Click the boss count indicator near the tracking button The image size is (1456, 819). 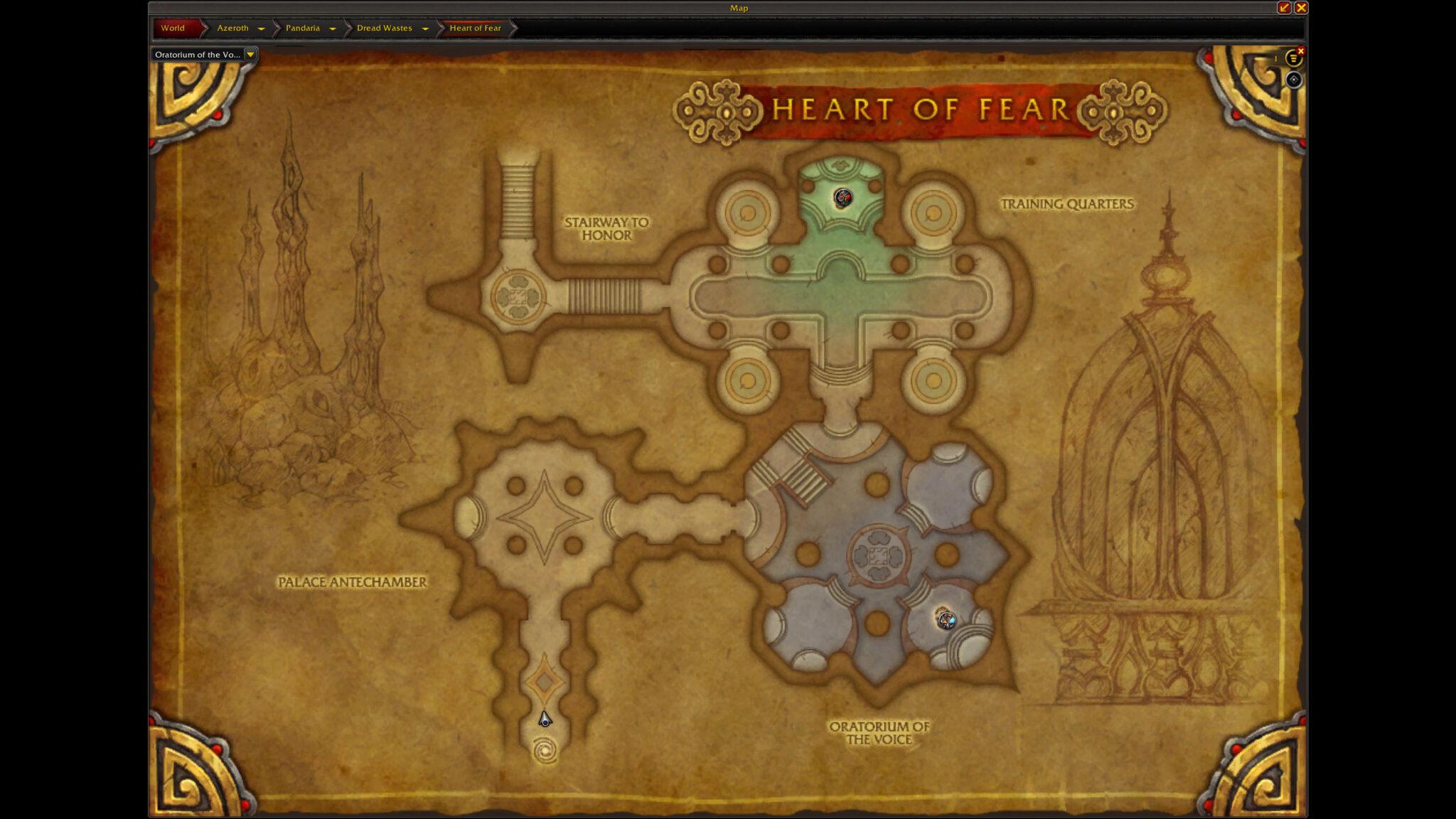(x=1276, y=58)
